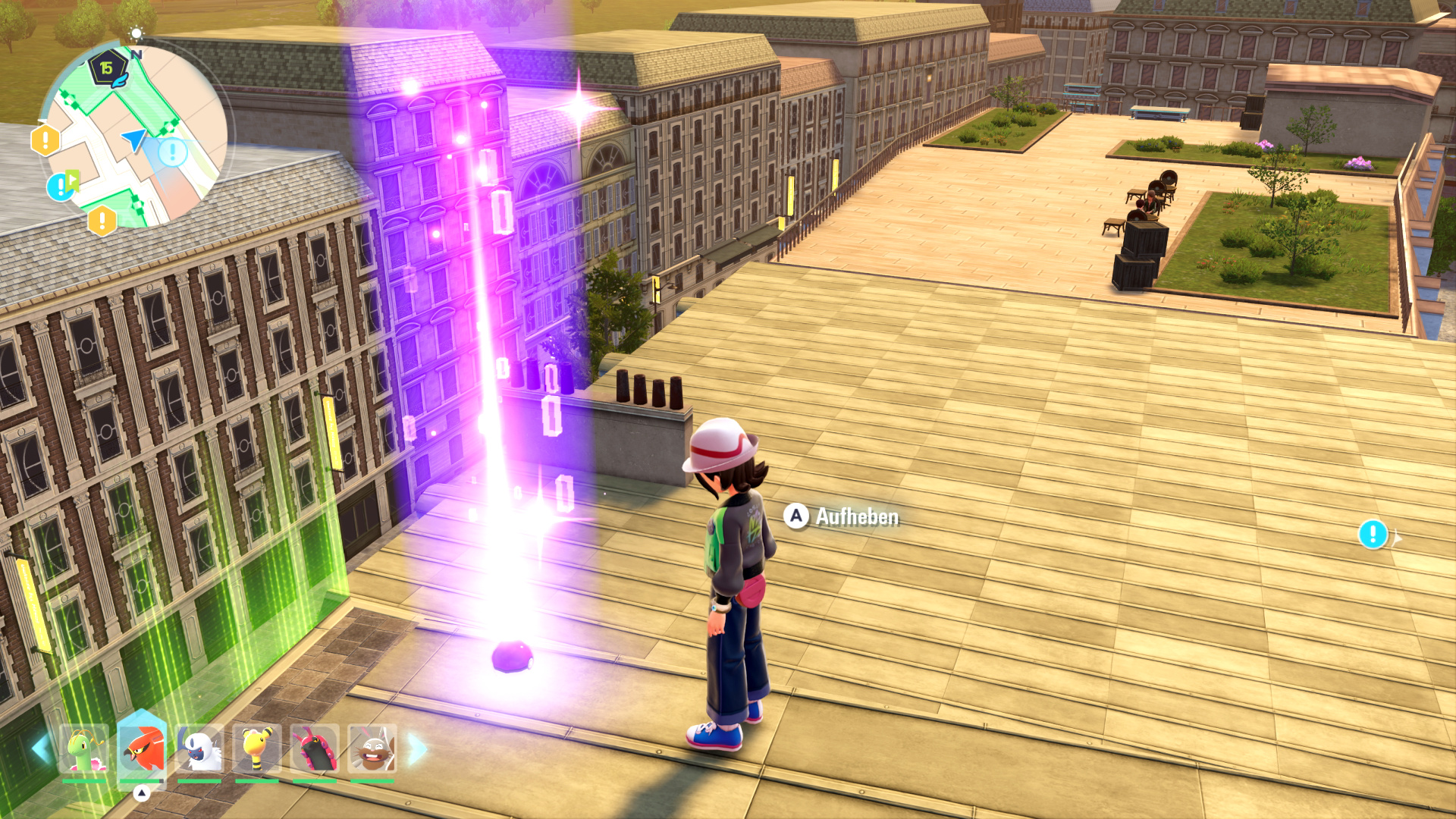Click the party bar's left arrow
This screenshot has height=819, width=1456.
[x=40, y=749]
